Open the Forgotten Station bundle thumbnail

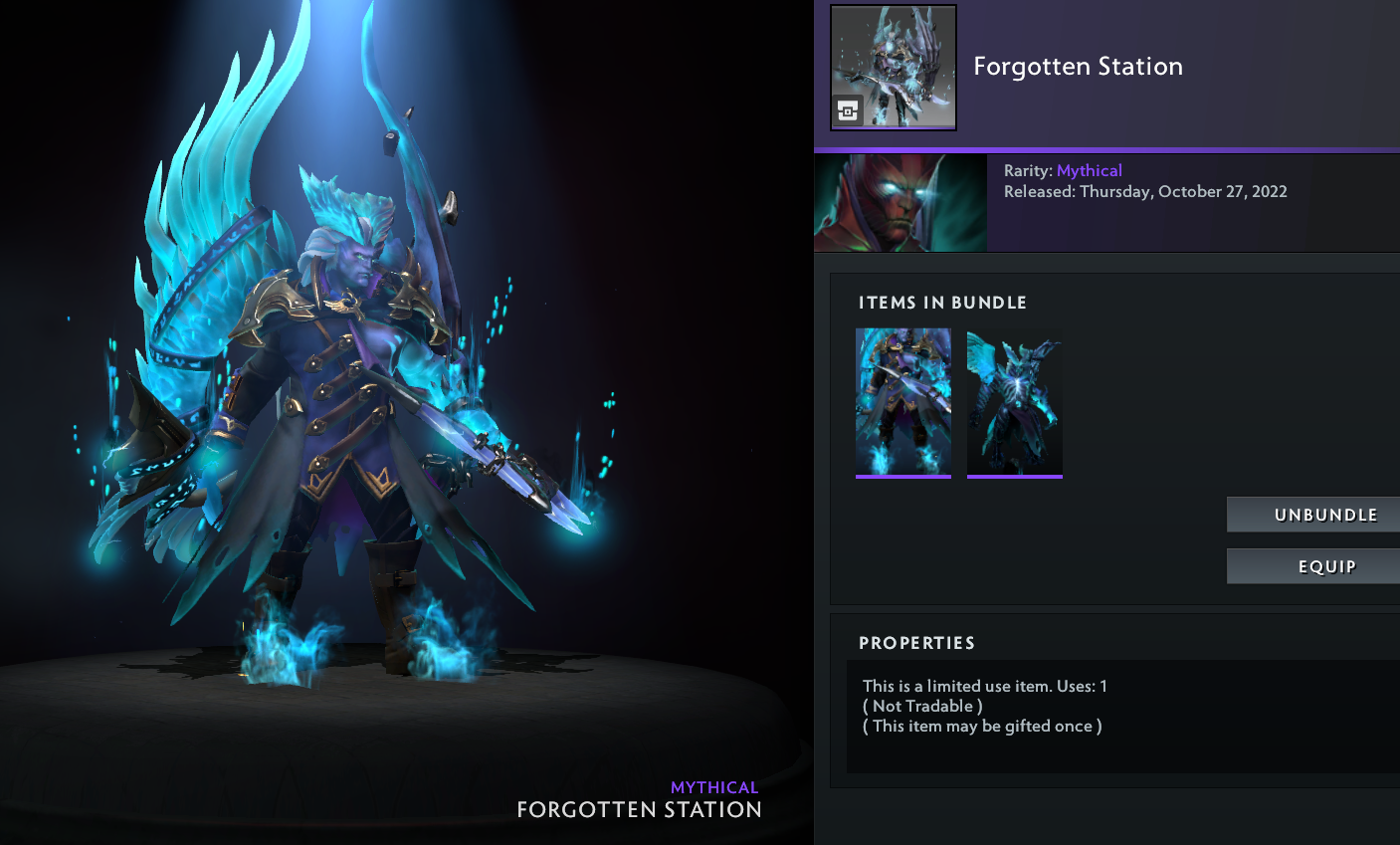coord(894,68)
